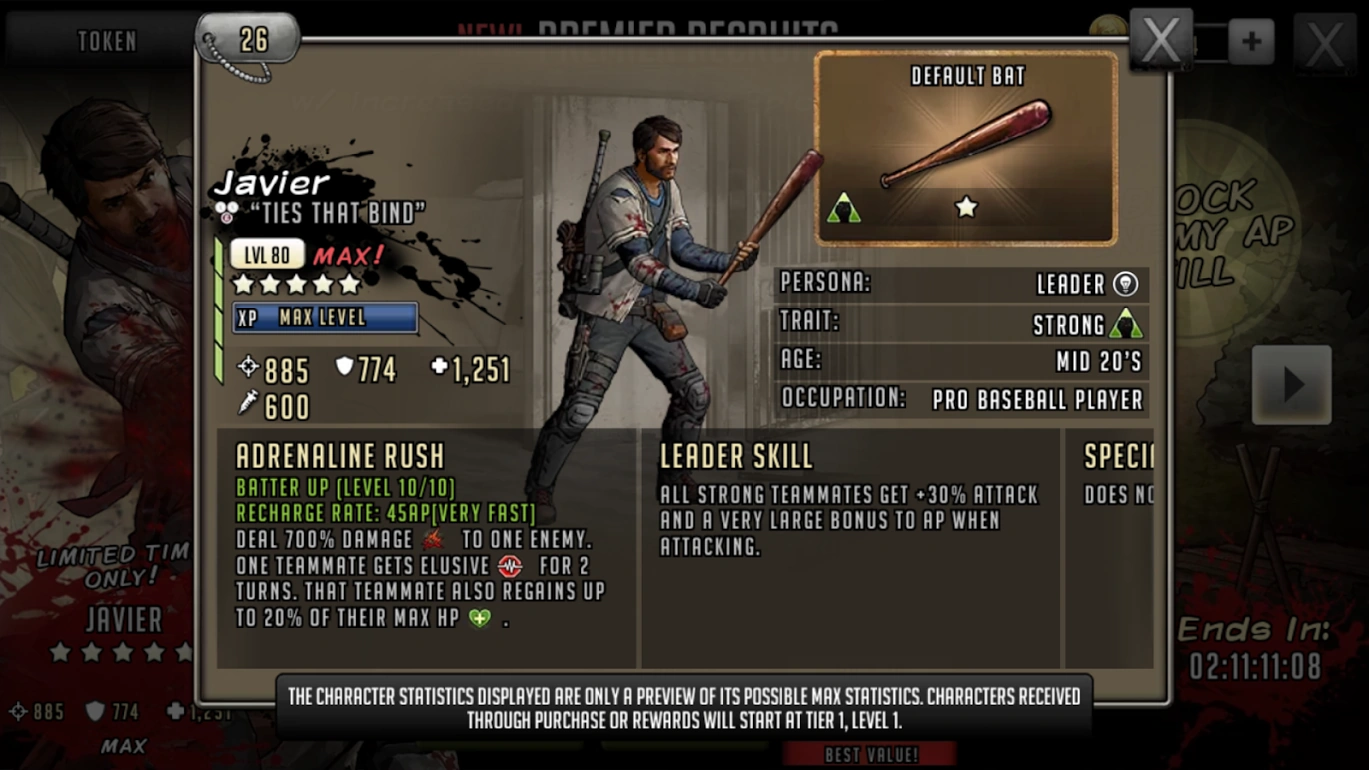Viewport: 1369px width, 770px height.
Task: Click the LVL 80 badge
Action: (265, 253)
